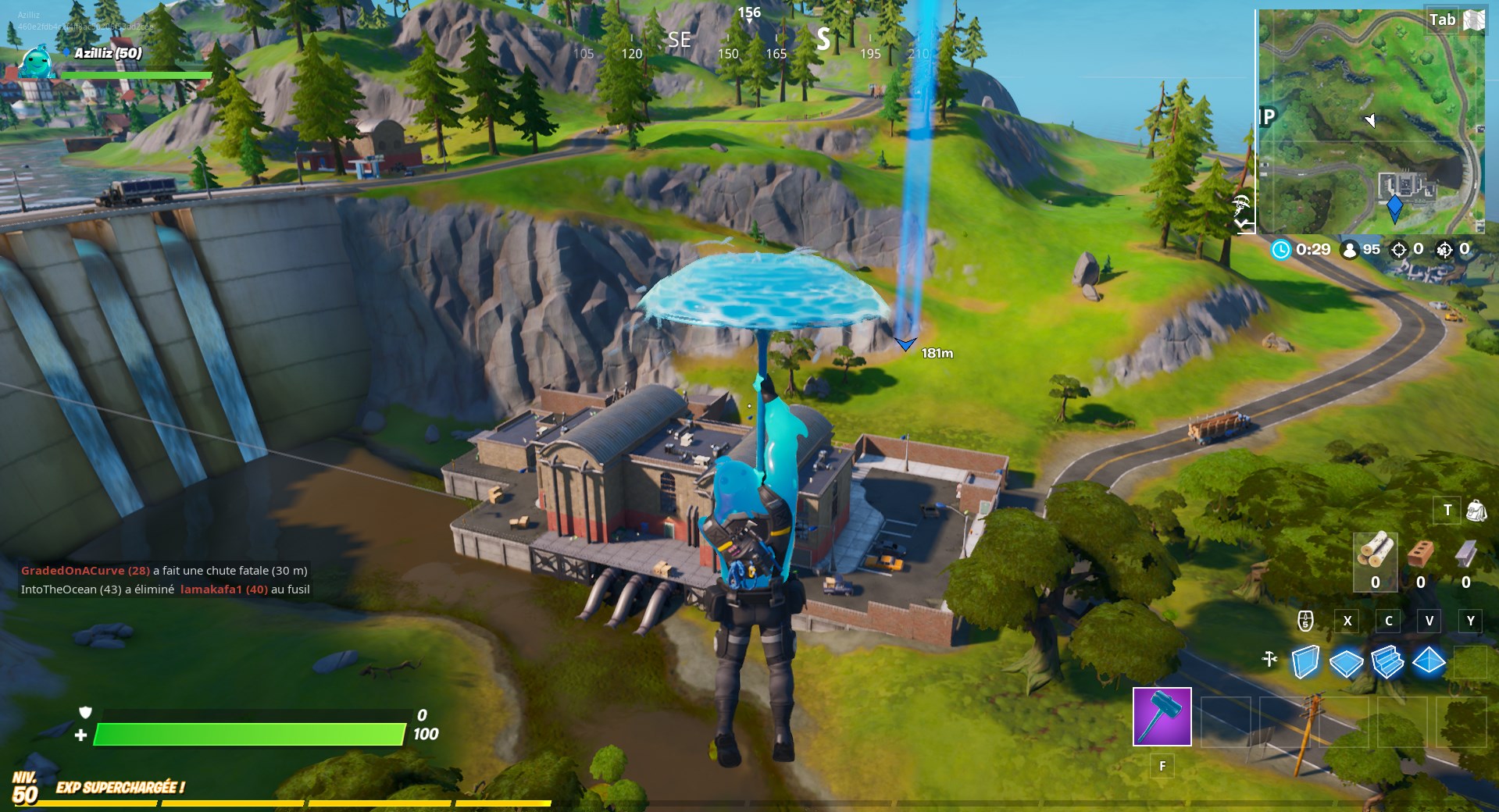Screen dimensions: 1499x812
Task: Click the F pickaxe slot label
Action: (1162, 767)
